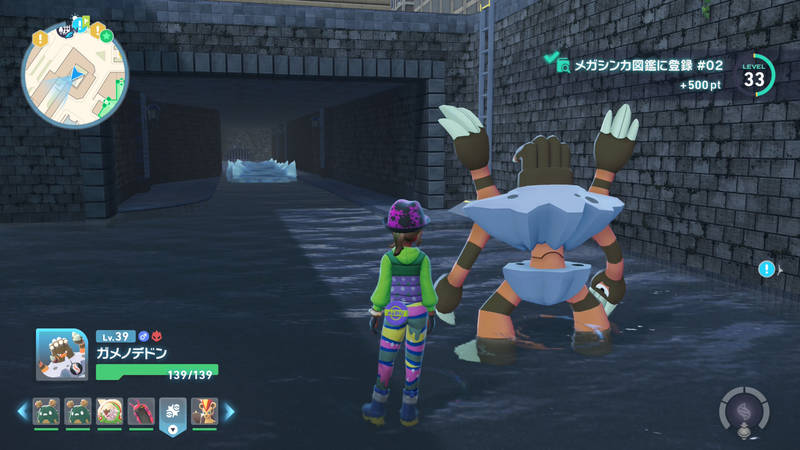Select the green star marker on minimap

[106, 37]
